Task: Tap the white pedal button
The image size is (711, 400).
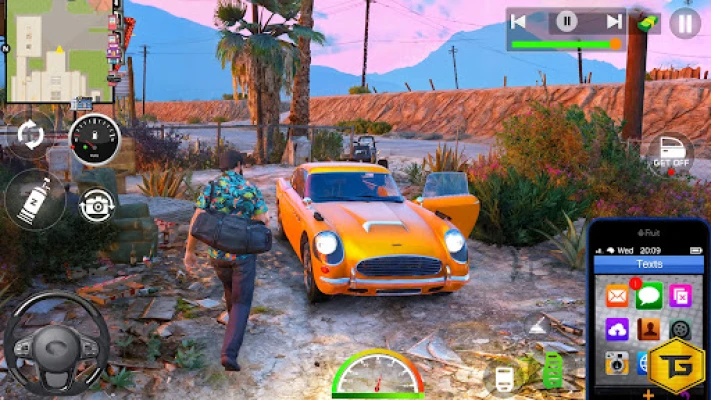Action: pyautogui.click(x=503, y=377)
